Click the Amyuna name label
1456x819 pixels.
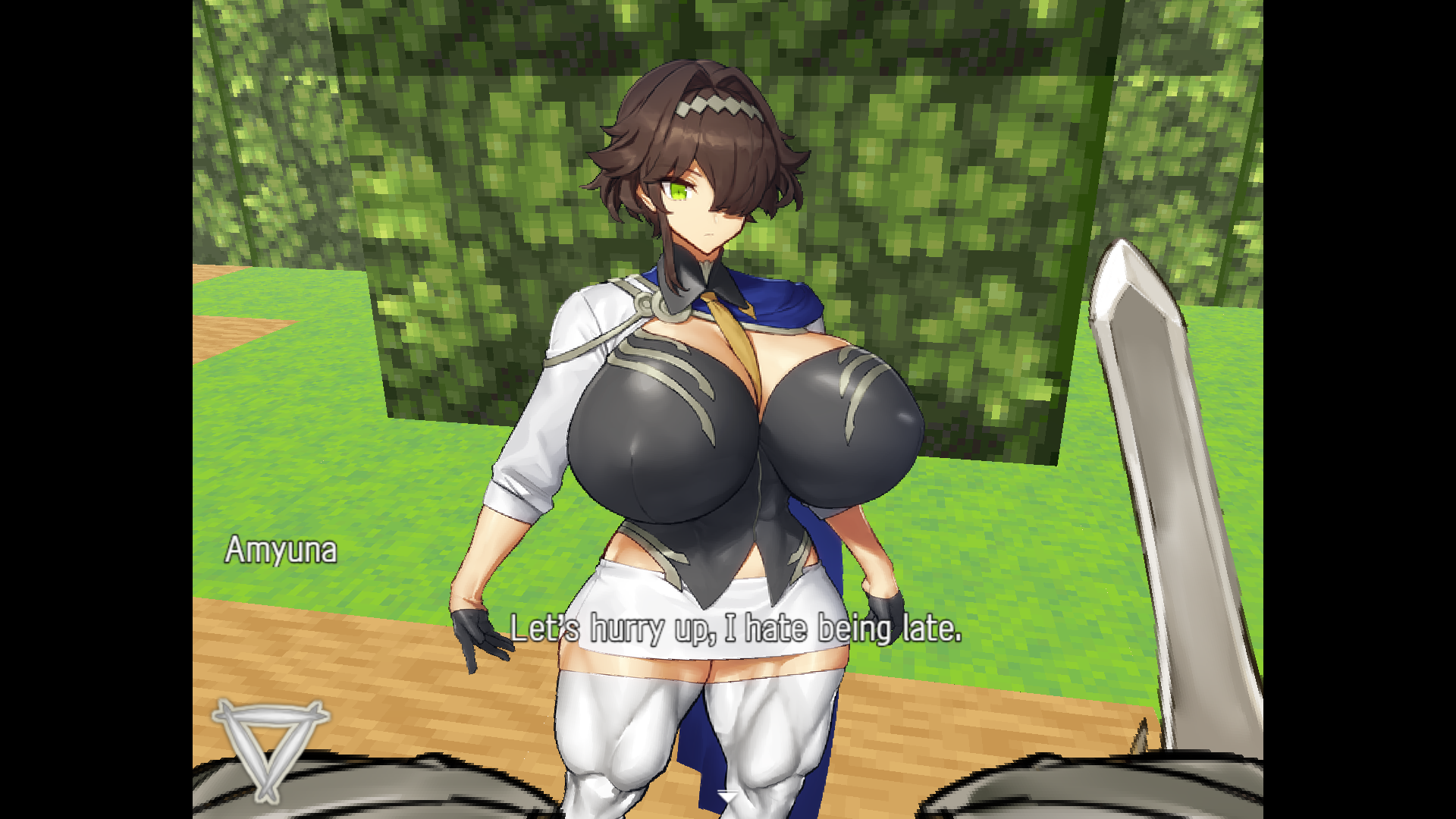[x=281, y=551]
